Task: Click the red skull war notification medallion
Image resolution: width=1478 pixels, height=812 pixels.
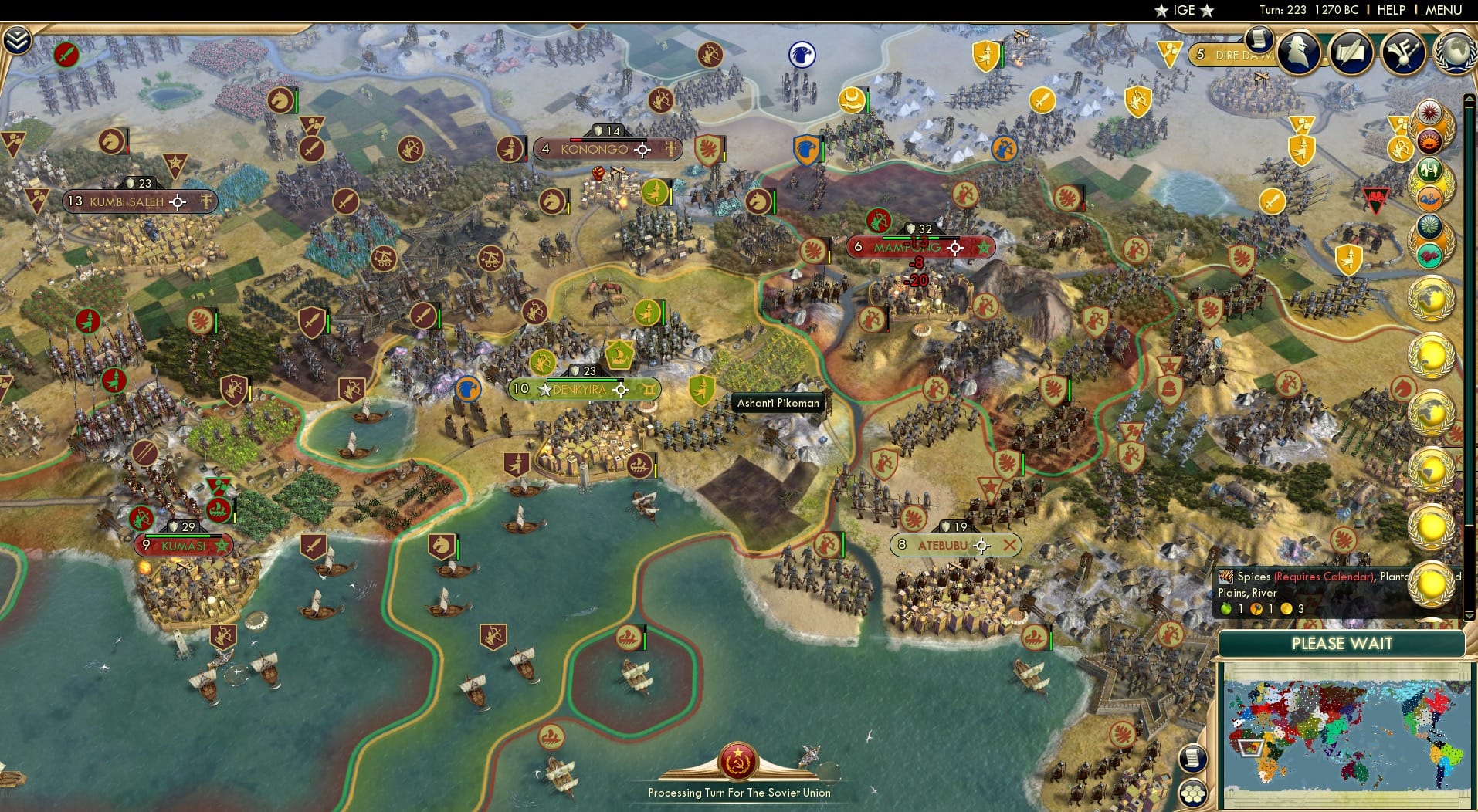Action: [x=1430, y=140]
